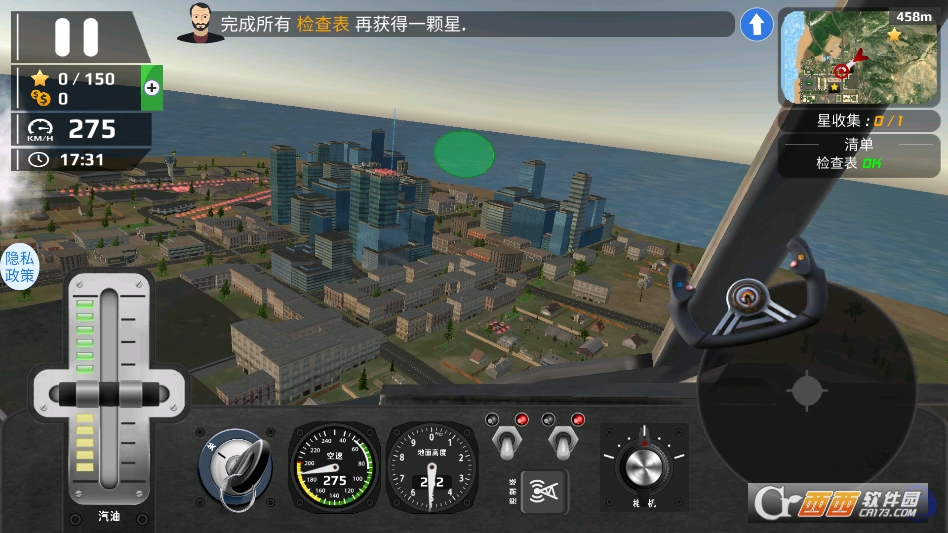Flip the left cockpit toggle switch
The width and height of the screenshot is (948, 533).
(x=506, y=440)
